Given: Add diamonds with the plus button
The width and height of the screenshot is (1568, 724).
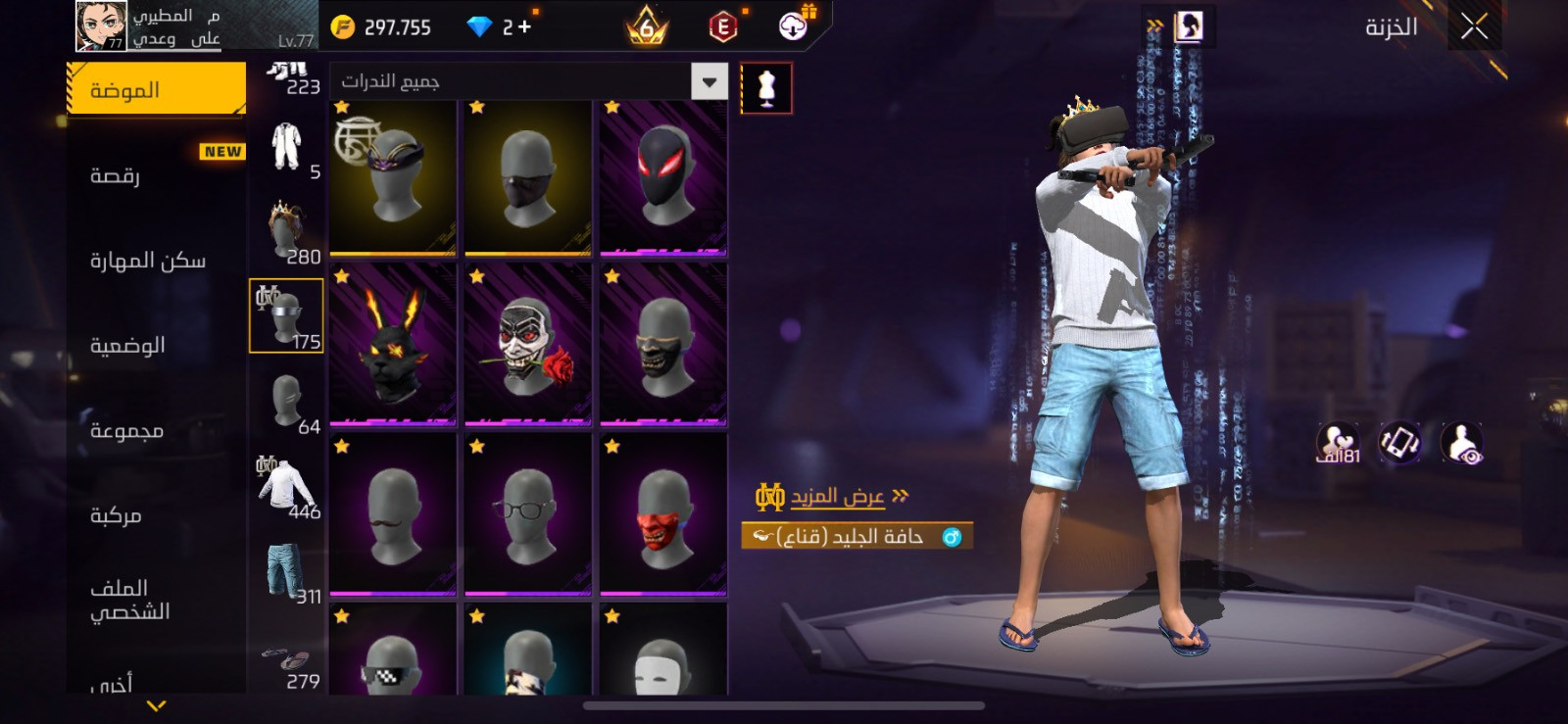Looking at the screenshot, I should pos(525,27).
